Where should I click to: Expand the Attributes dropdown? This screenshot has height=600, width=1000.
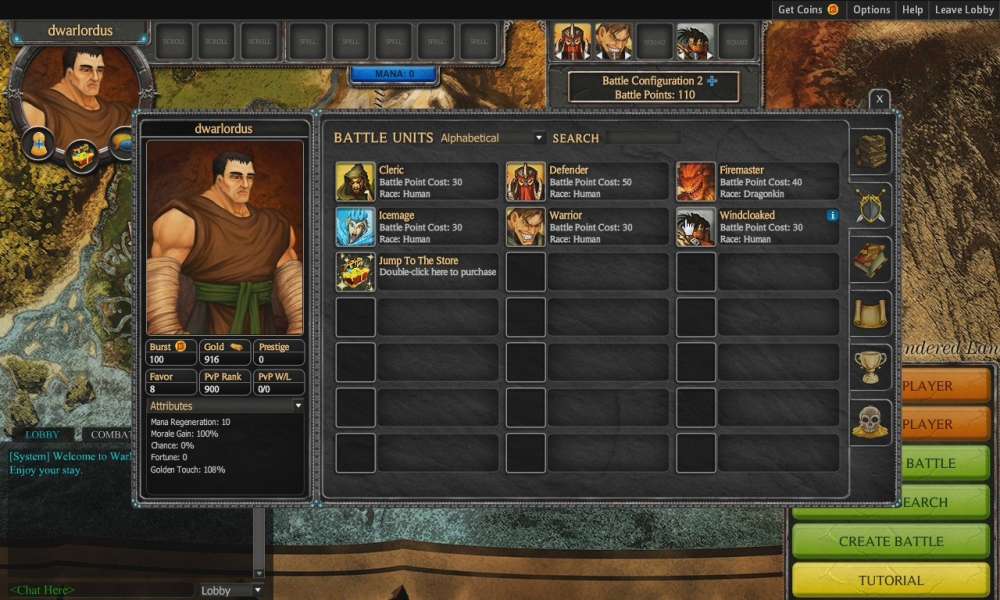click(297, 406)
